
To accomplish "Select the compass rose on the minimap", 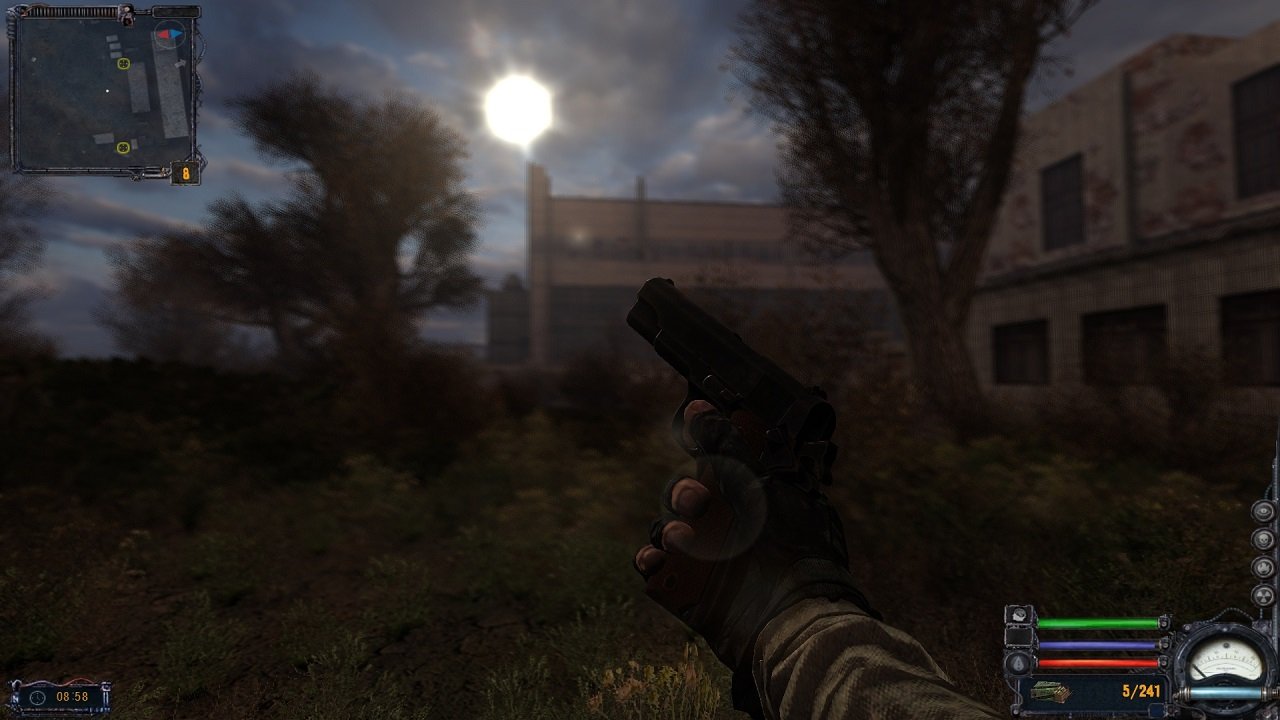I will coord(171,33).
